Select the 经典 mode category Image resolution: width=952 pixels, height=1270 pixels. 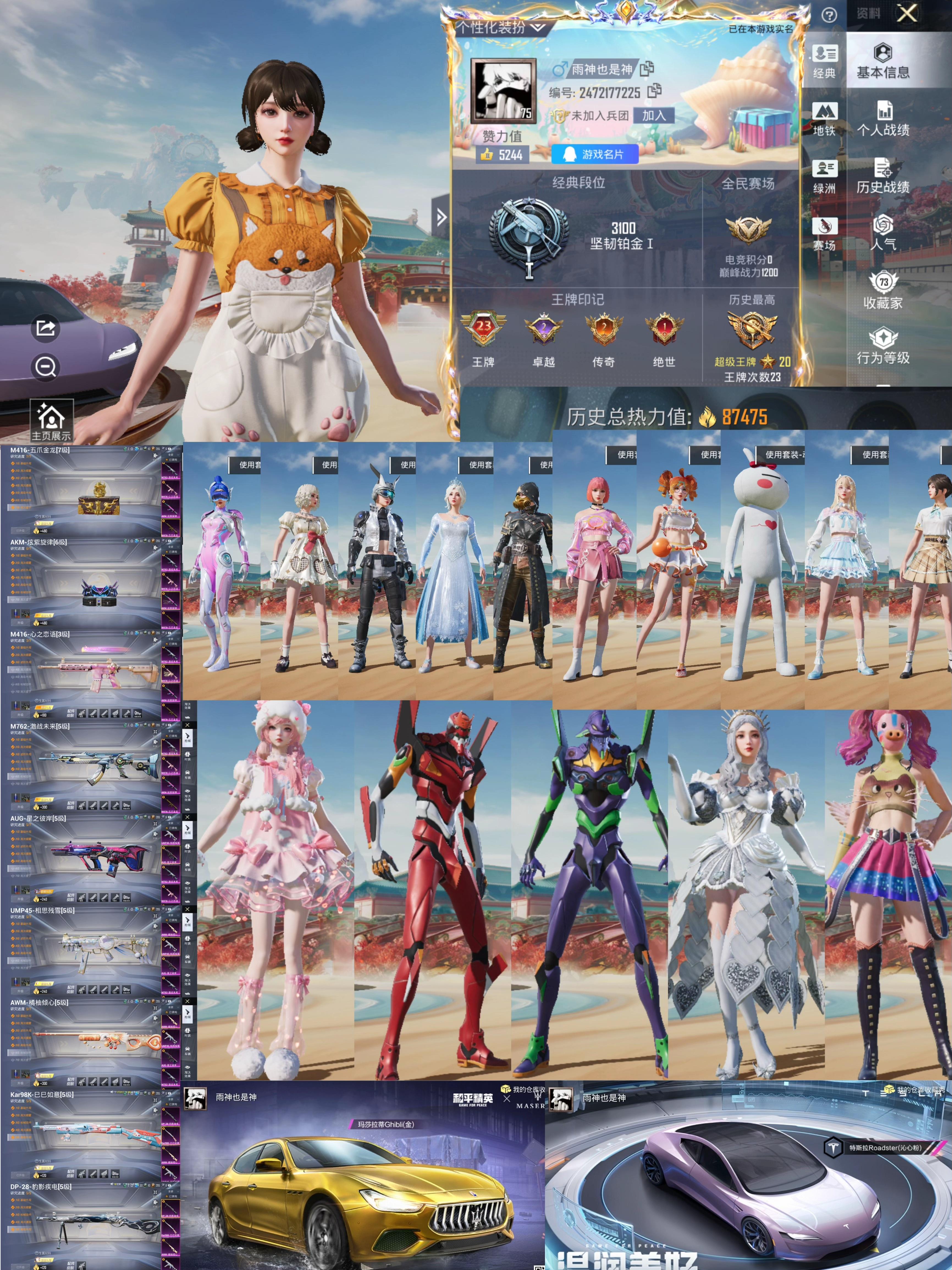[825, 61]
